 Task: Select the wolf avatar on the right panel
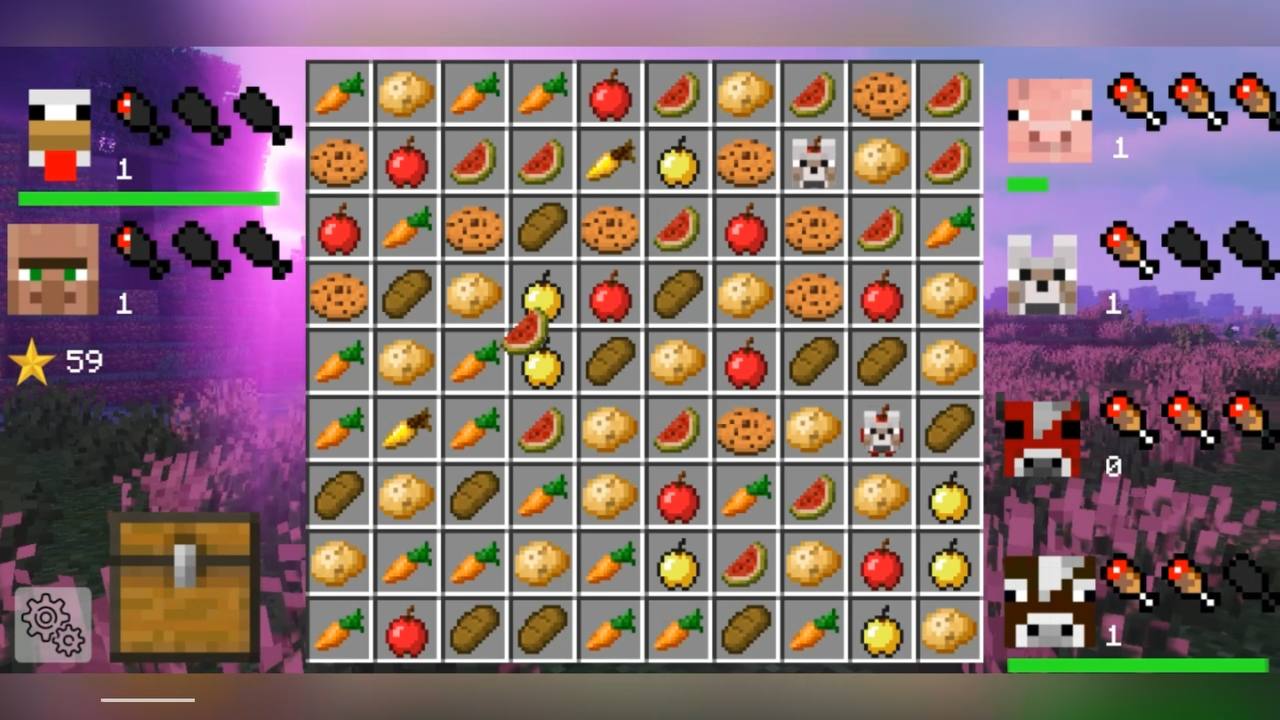pos(1043,272)
